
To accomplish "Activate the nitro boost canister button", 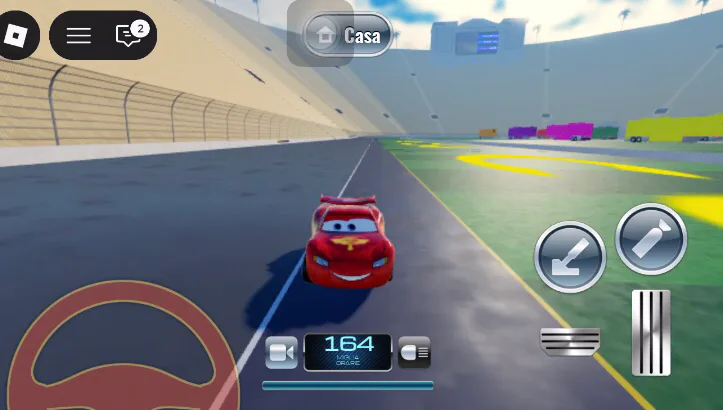I will tap(651, 239).
